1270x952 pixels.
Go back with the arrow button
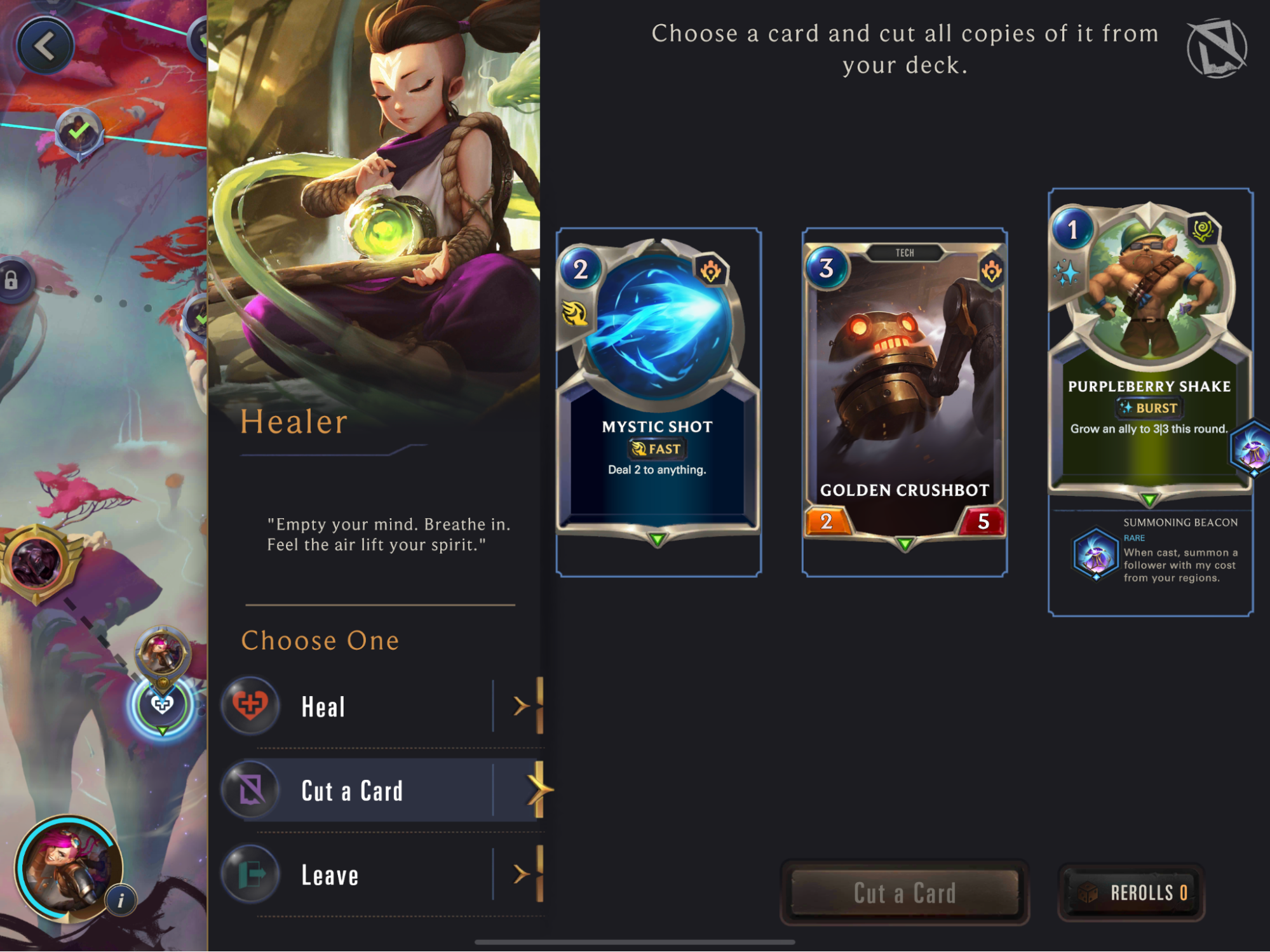click(x=44, y=46)
